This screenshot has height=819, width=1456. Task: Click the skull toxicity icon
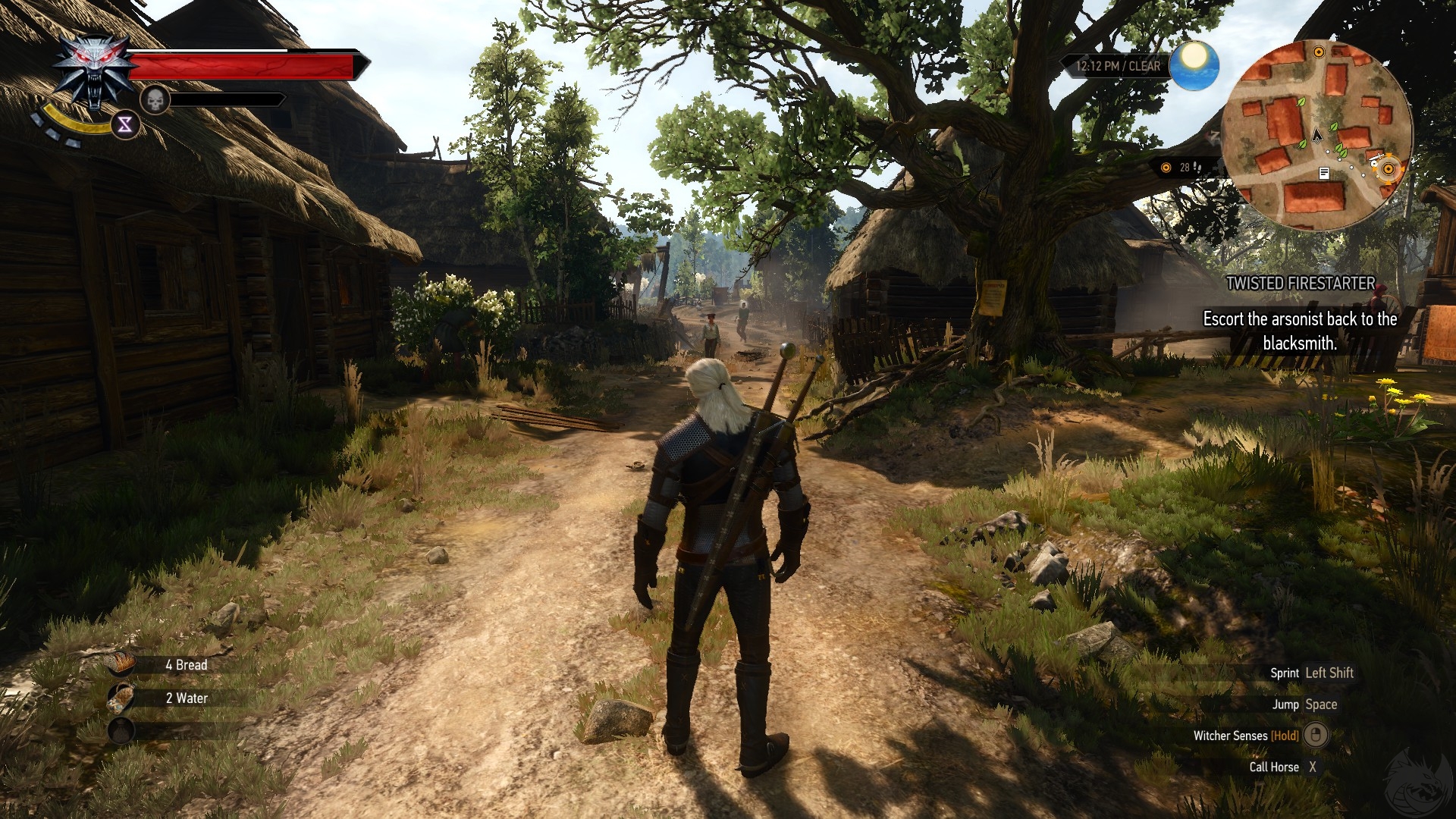[155, 99]
